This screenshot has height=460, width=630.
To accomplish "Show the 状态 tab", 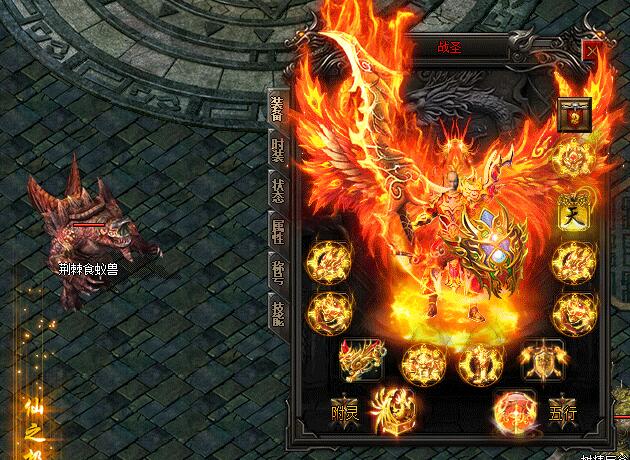I will tap(278, 189).
